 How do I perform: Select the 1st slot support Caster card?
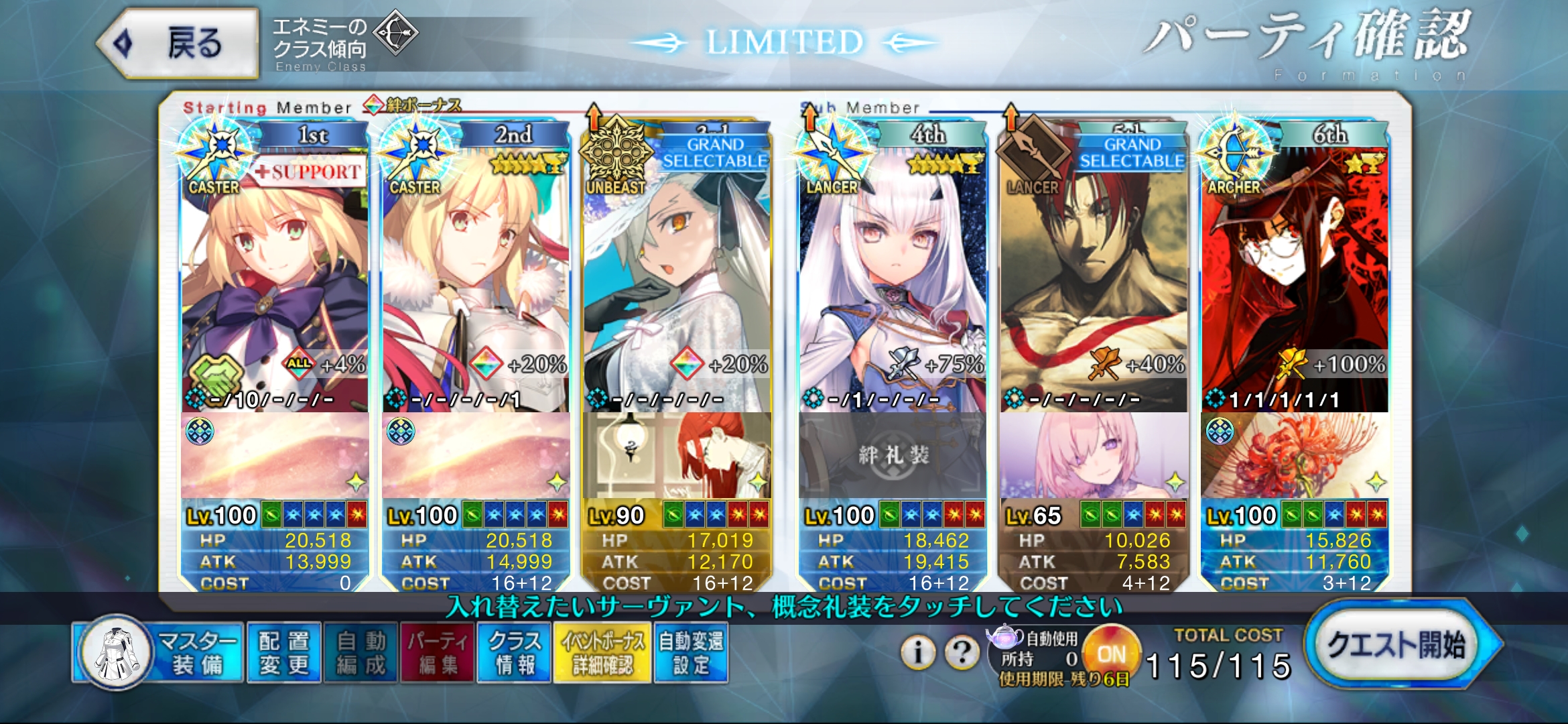pyautogui.click(x=275, y=282)
